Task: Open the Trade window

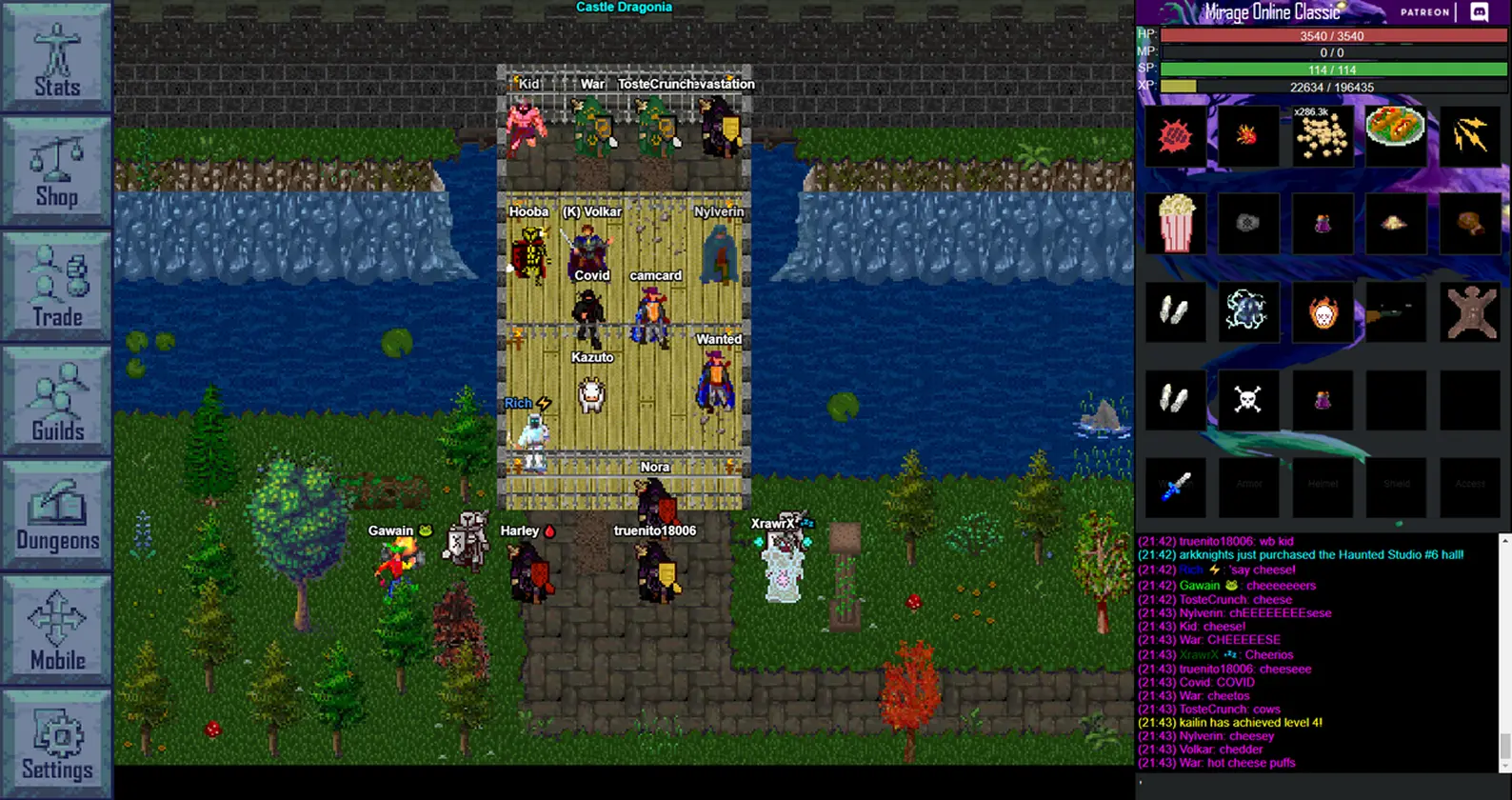Action: pyautogui.click(x=56, y=286)
